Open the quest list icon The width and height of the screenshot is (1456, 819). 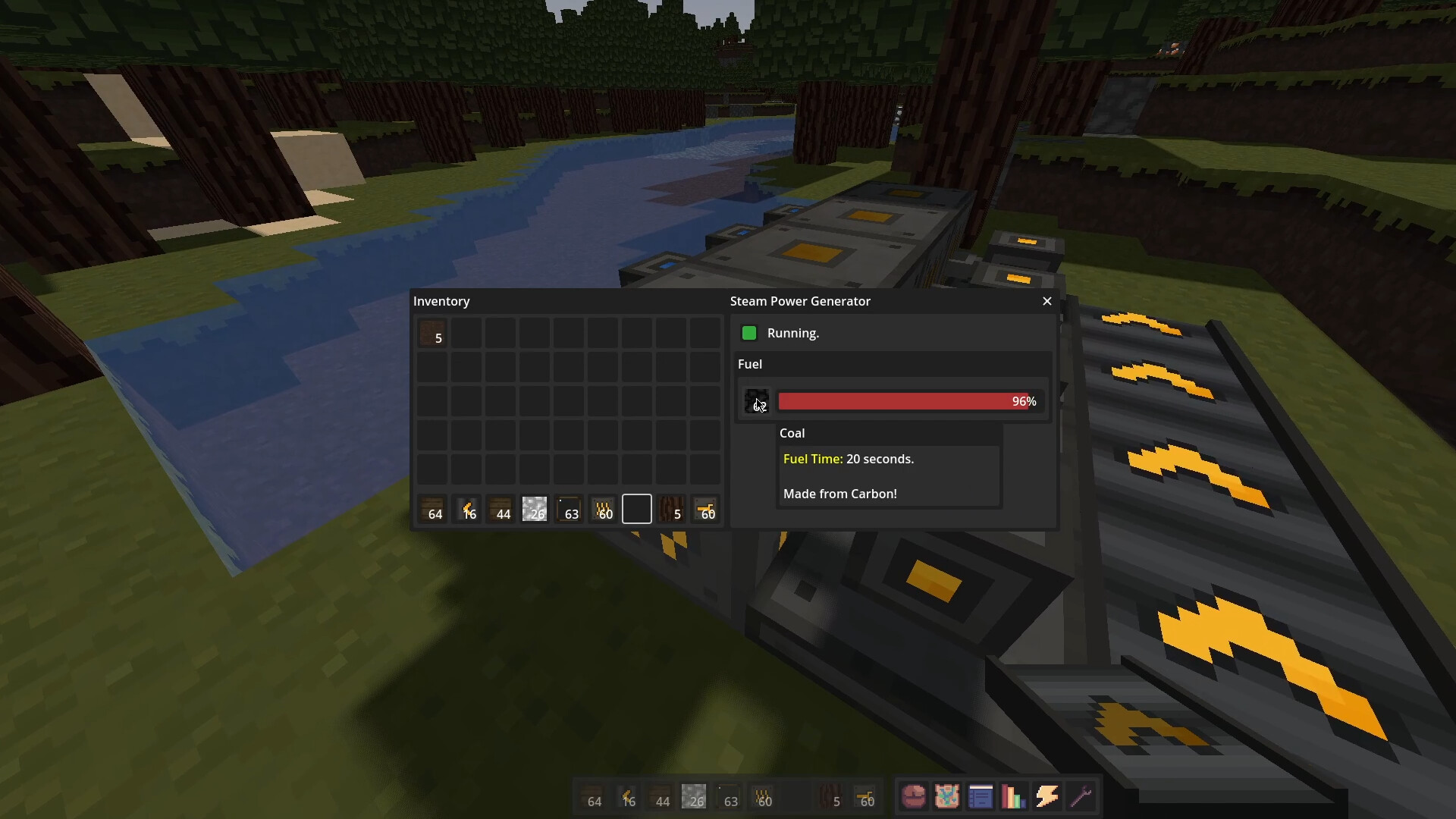pos(981,796)
